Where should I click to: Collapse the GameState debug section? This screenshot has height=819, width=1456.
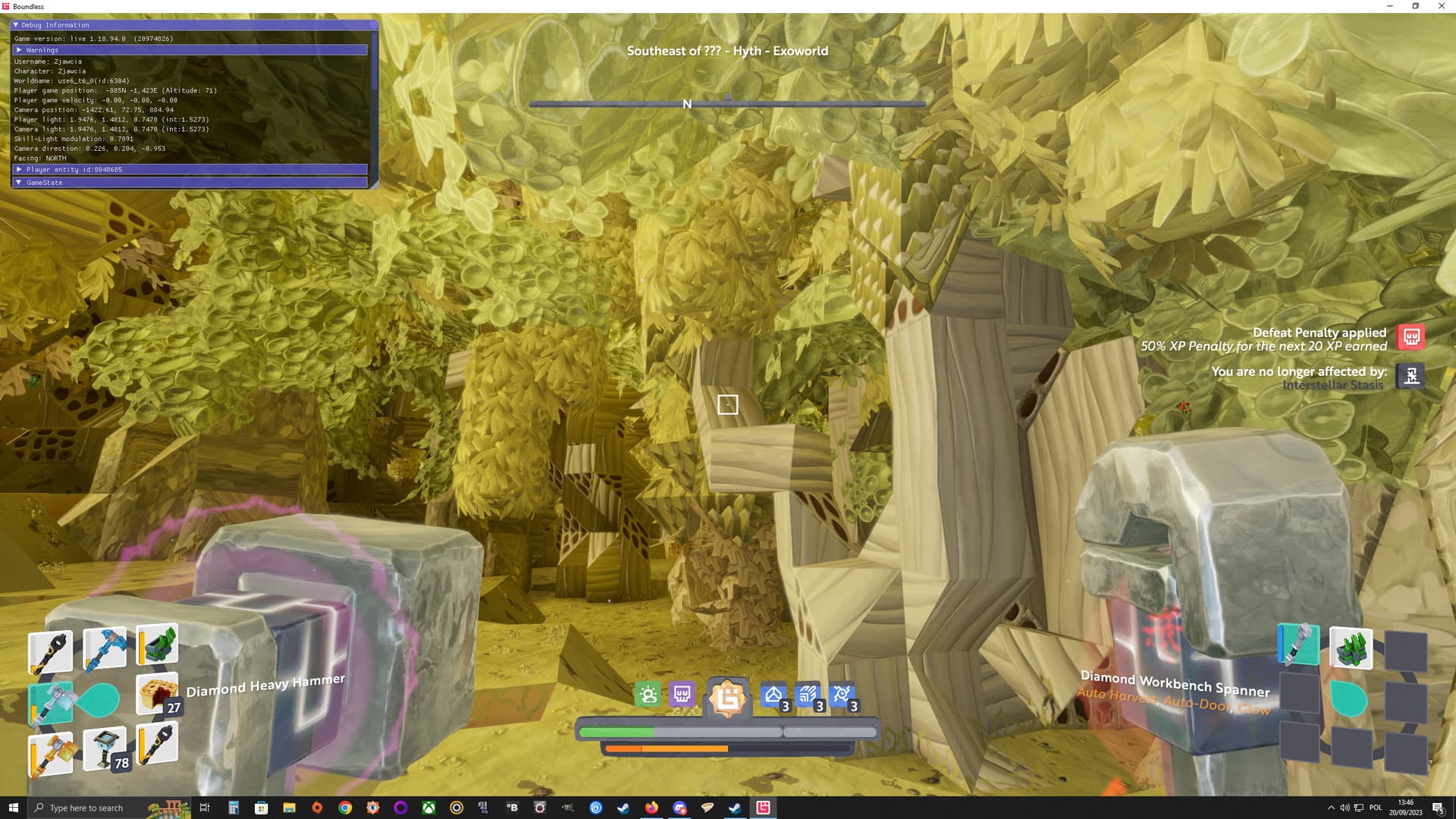(19, 183)
